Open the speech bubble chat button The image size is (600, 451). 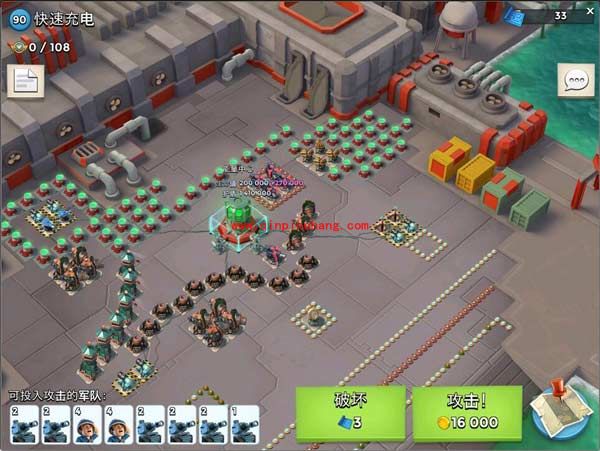pyautogui.click(x=576, y=82)
